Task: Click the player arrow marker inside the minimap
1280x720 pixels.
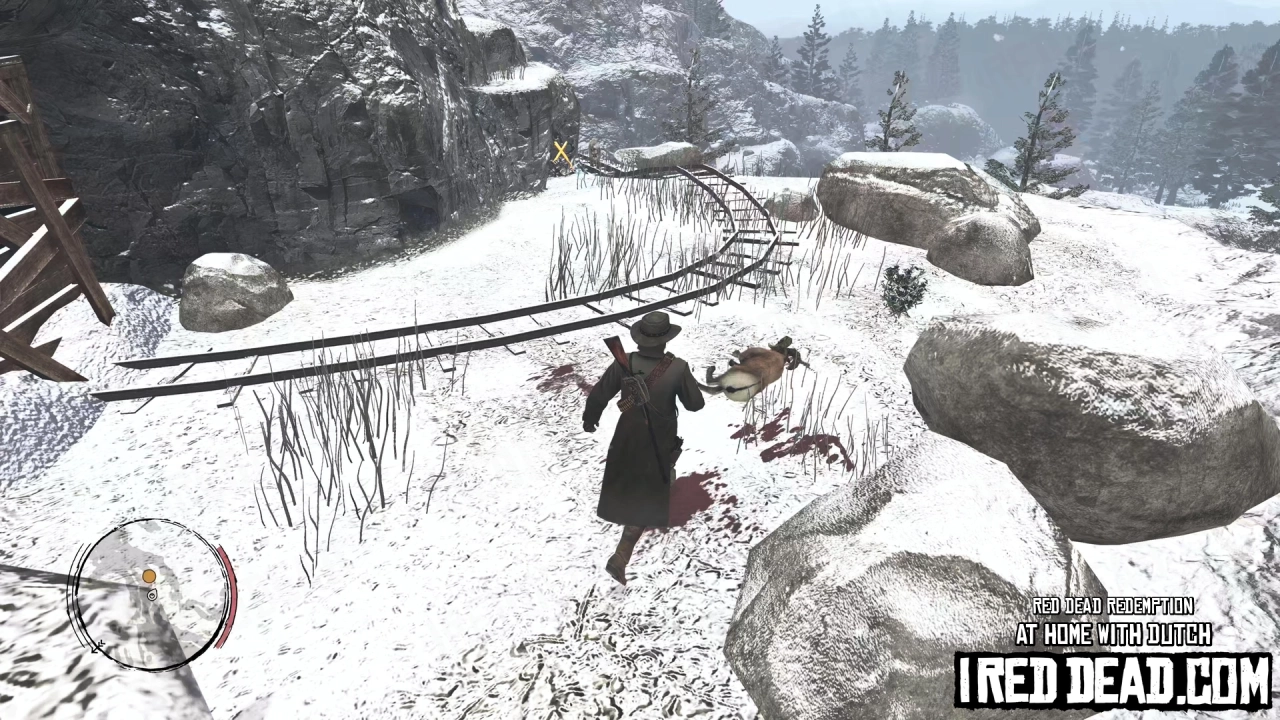Action: [x=152, y=595]
